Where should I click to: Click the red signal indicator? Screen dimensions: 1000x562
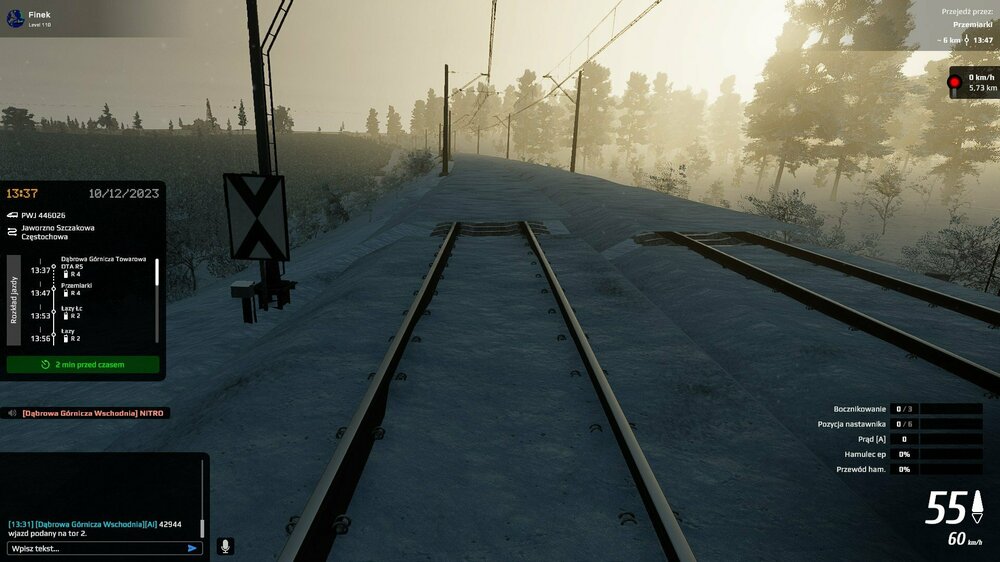955,82
